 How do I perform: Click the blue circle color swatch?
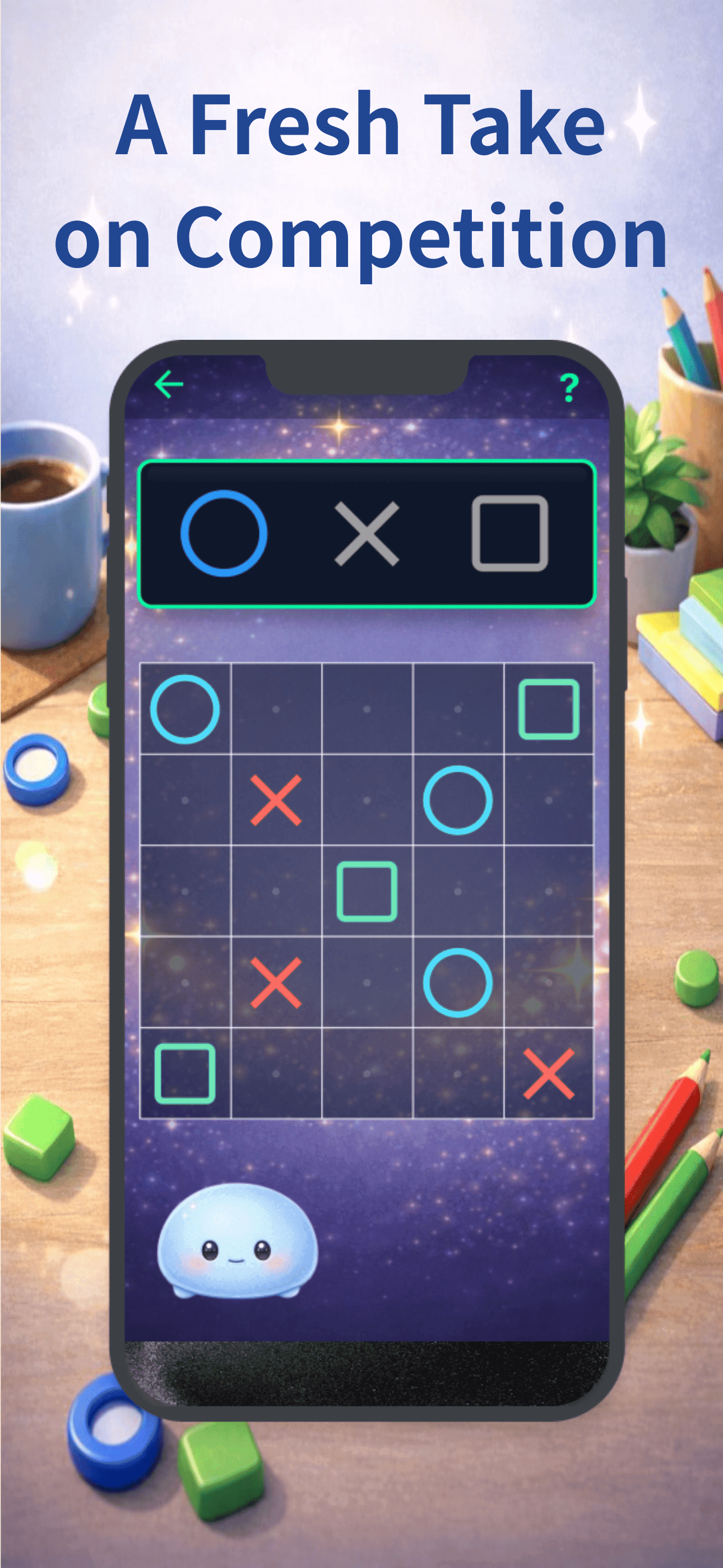click(x=225, y=533)
